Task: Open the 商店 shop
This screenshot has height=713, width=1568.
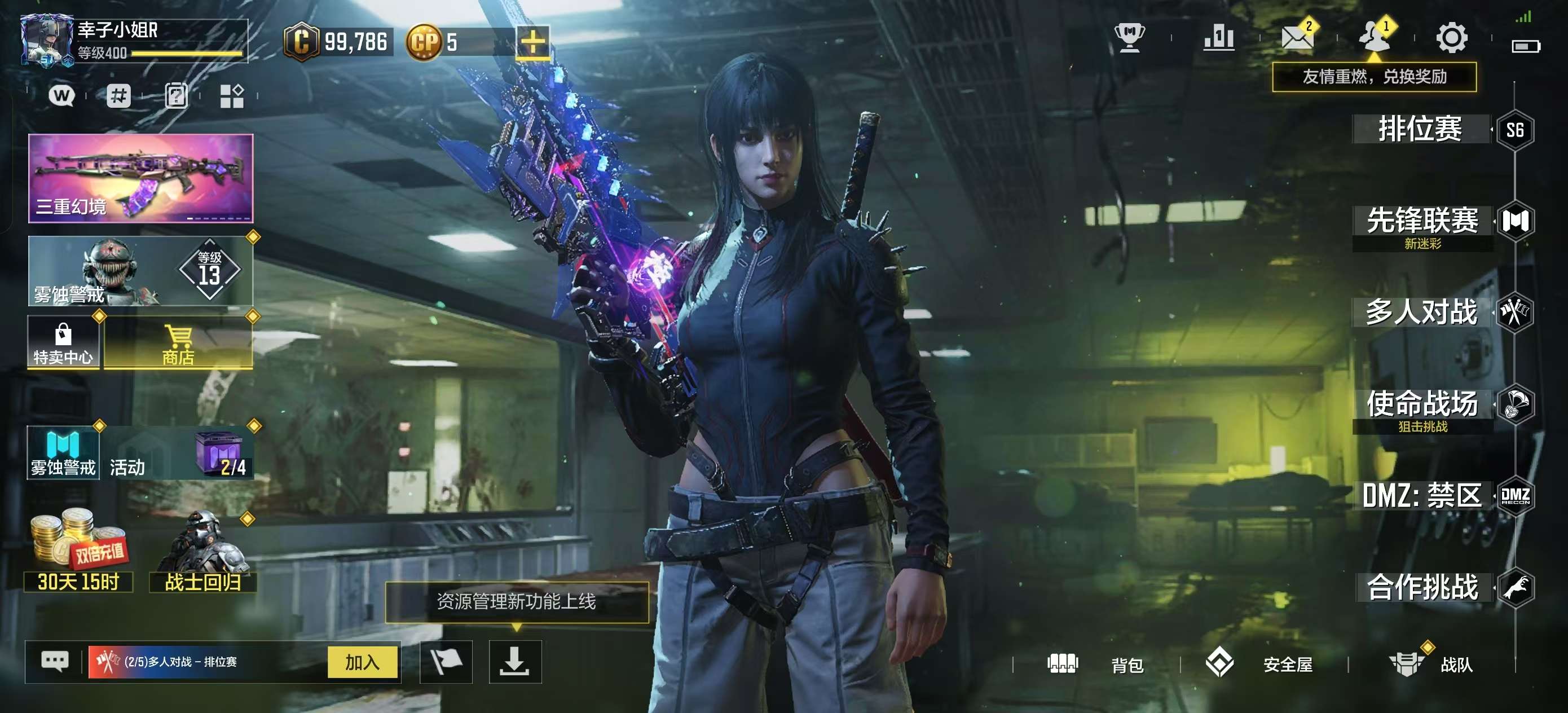Action: click(178, 342)
